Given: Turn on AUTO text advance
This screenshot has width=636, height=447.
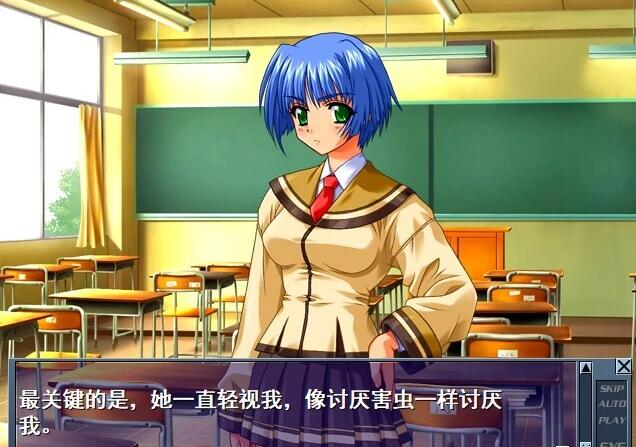Looking at the screenshot, I should tap(611, 404).
